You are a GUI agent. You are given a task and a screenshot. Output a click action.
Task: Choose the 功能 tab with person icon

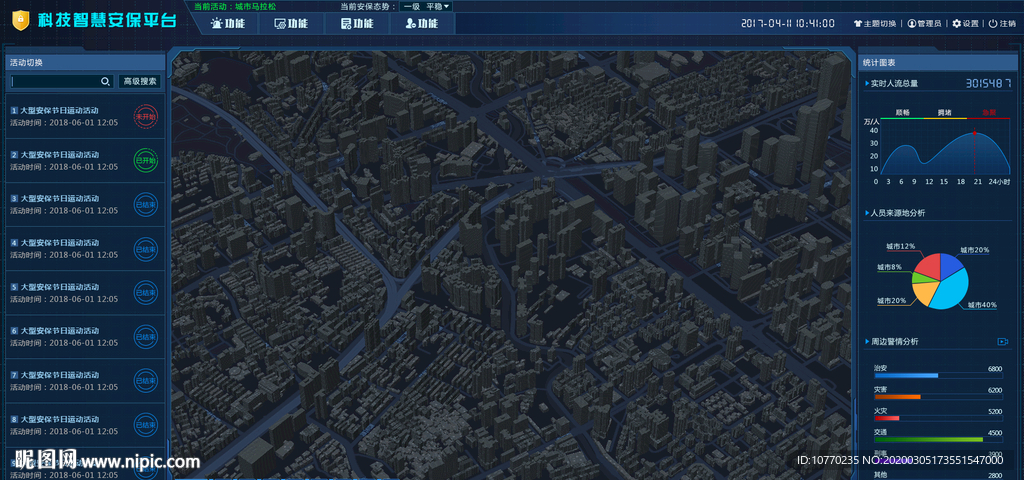coord(421,24)
